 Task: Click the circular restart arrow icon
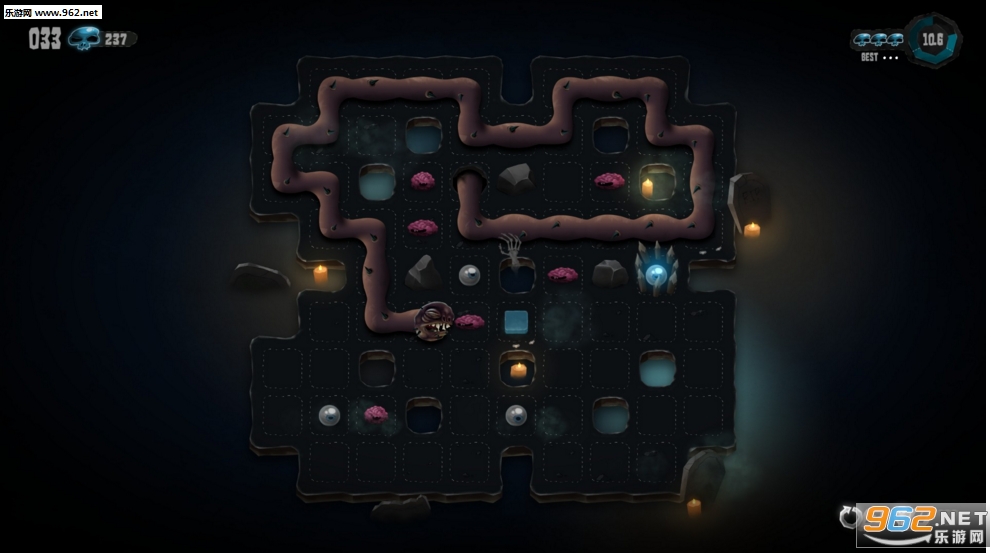tap(851, 517)
